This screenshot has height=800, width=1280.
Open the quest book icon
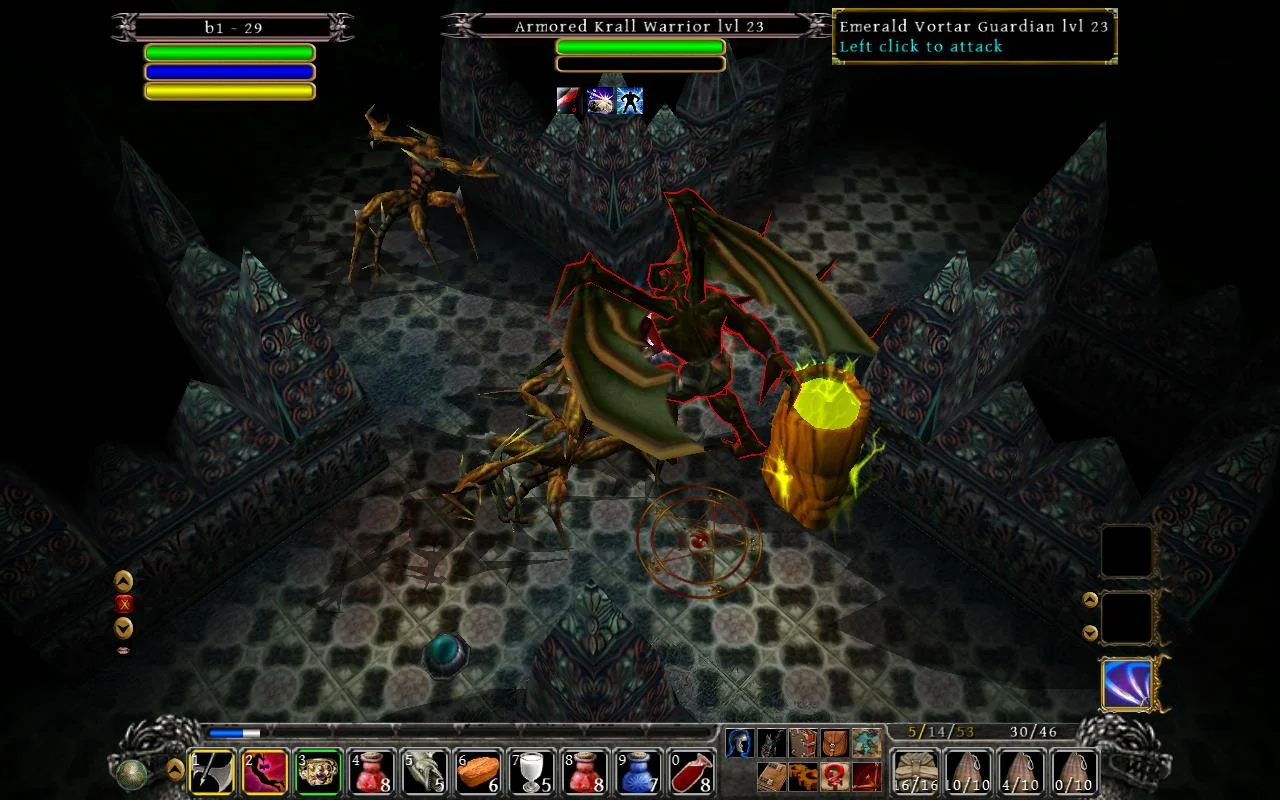[802, 742]
